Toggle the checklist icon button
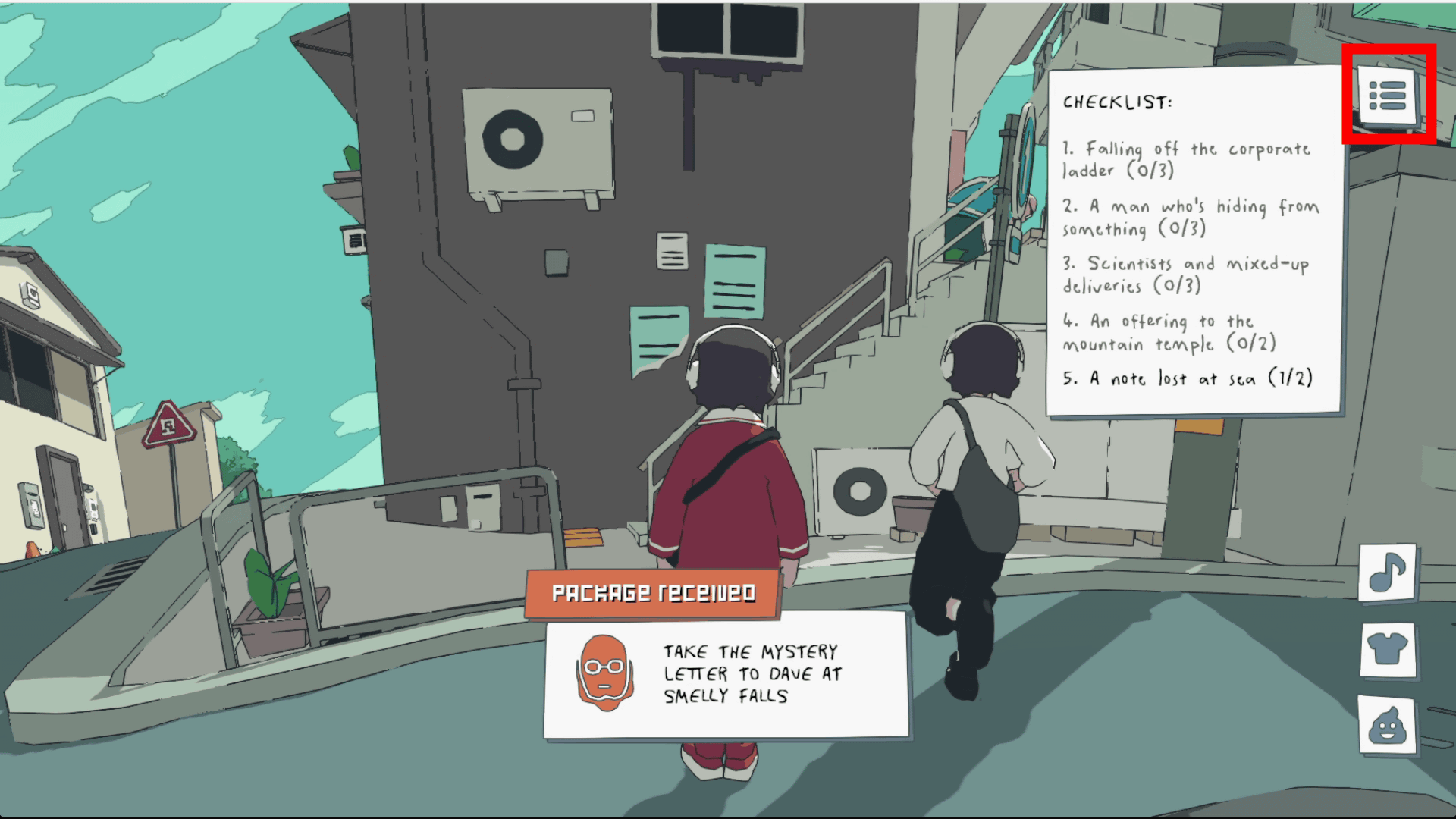Image resolution: width=1456 pixels, height=819 pixels. [1388, 96]
